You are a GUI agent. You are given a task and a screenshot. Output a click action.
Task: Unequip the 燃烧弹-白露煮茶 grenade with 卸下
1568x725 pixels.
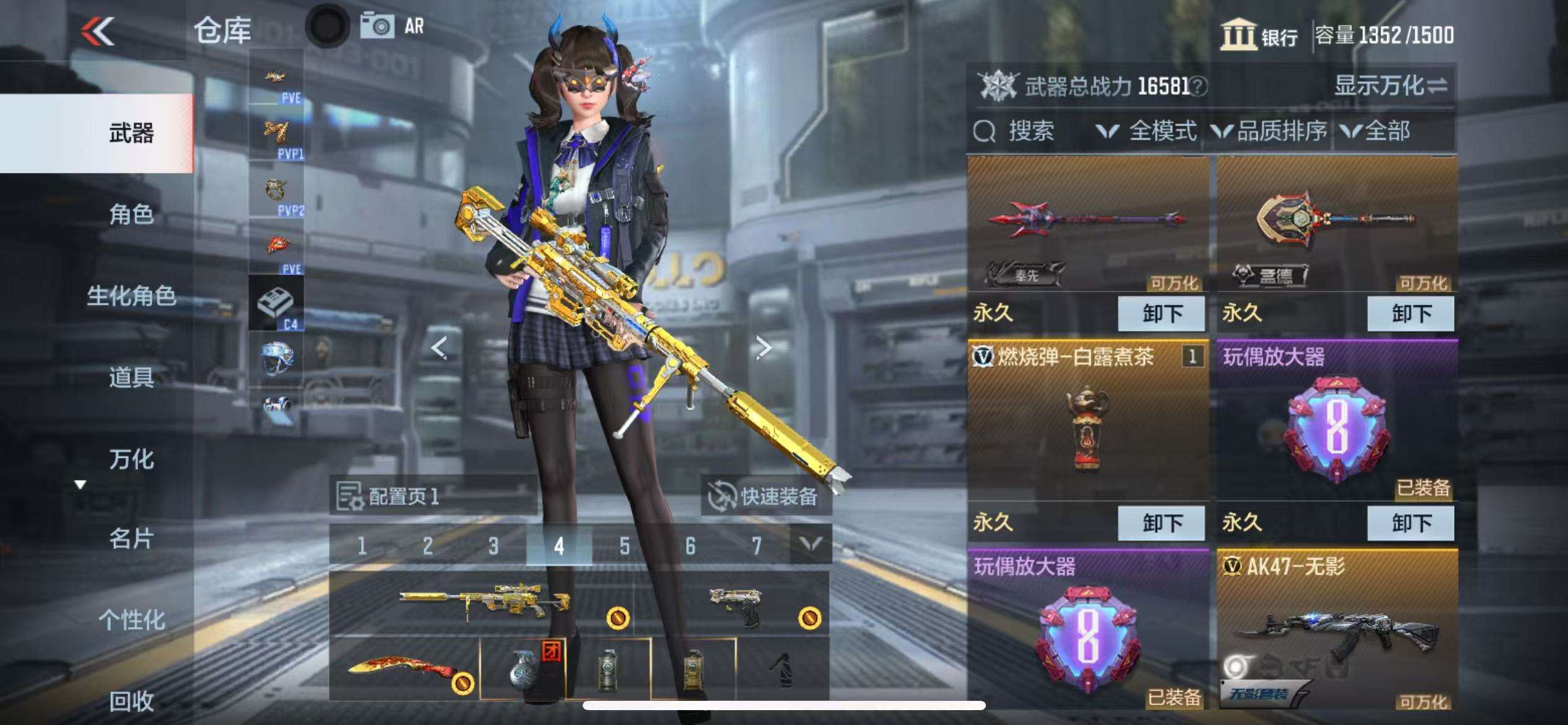tap(1161, 523)
